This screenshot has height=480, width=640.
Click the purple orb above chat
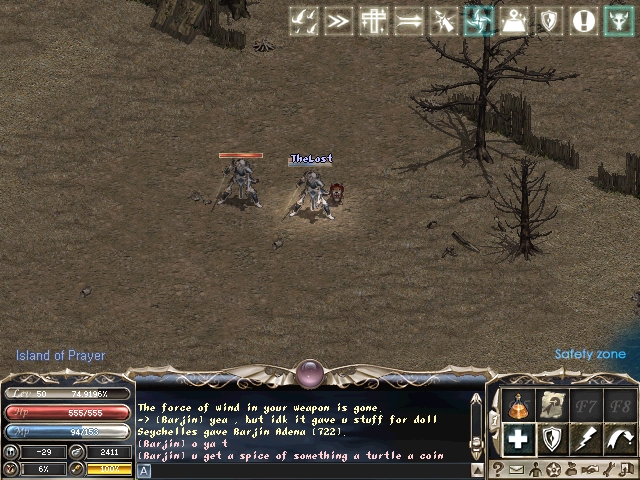pos(310,375)
